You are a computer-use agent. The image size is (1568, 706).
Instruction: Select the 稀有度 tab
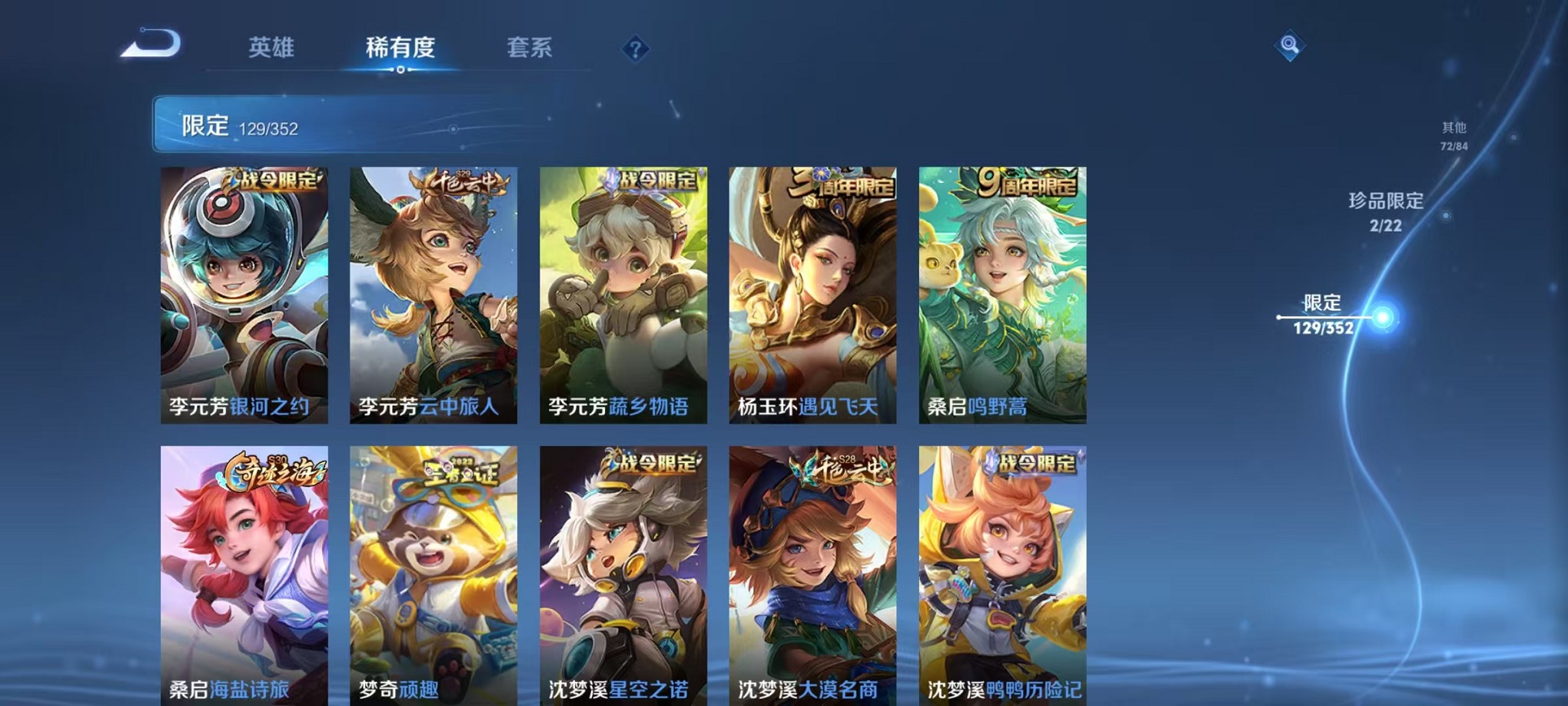pos(399,48)
